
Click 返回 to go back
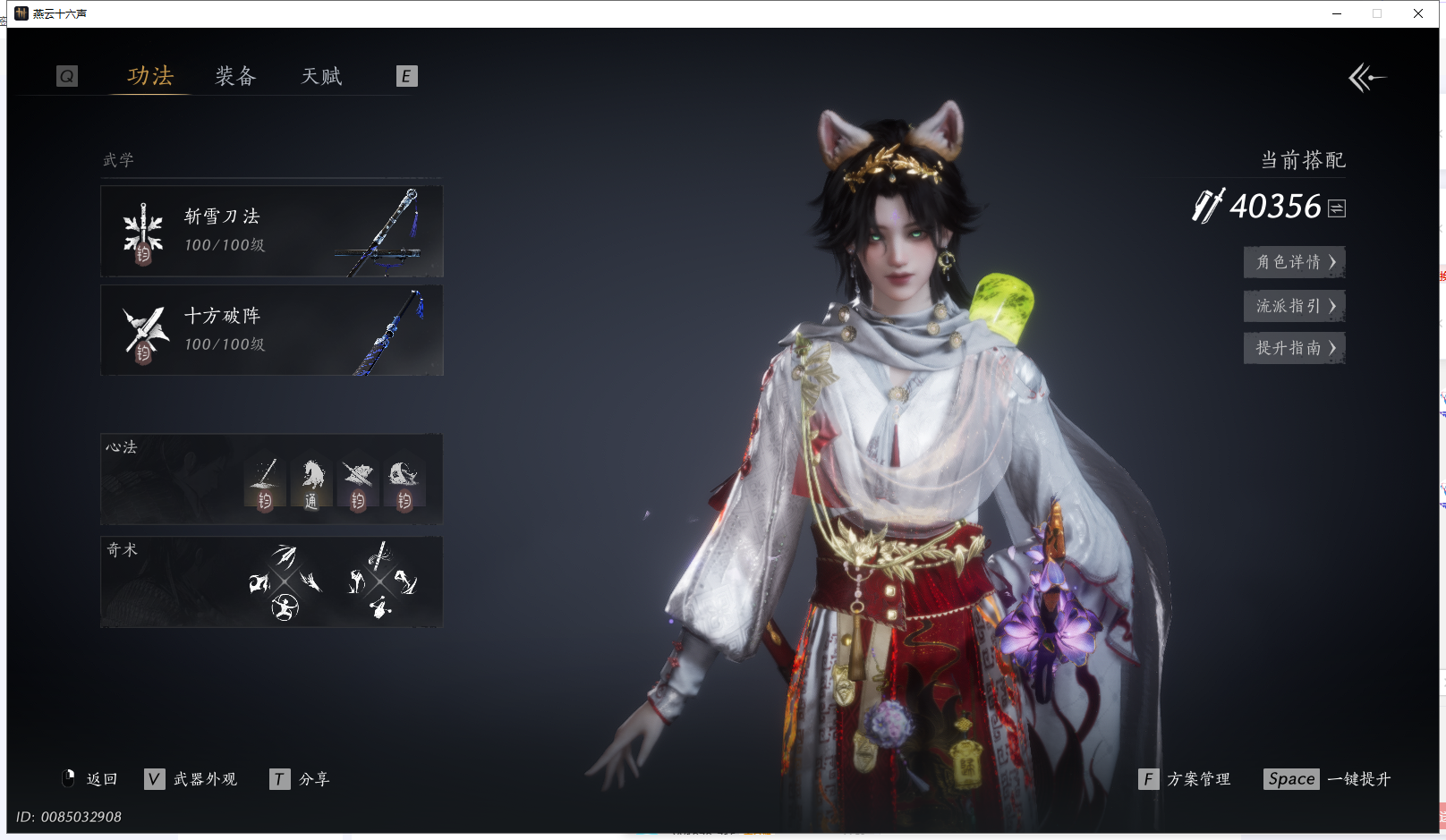point(90,779)
